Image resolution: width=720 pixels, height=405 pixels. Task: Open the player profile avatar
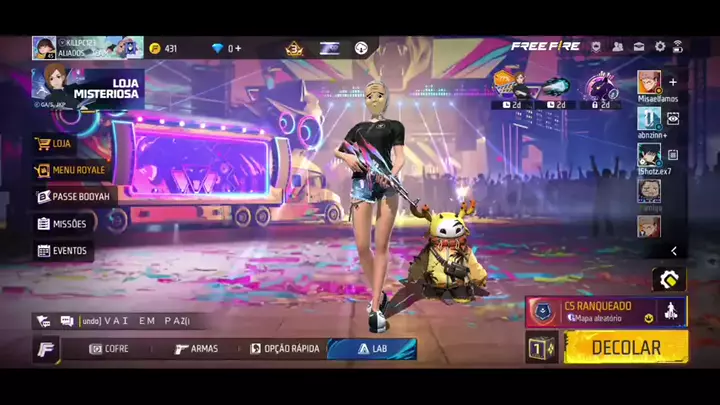click(x=44, y=48)
